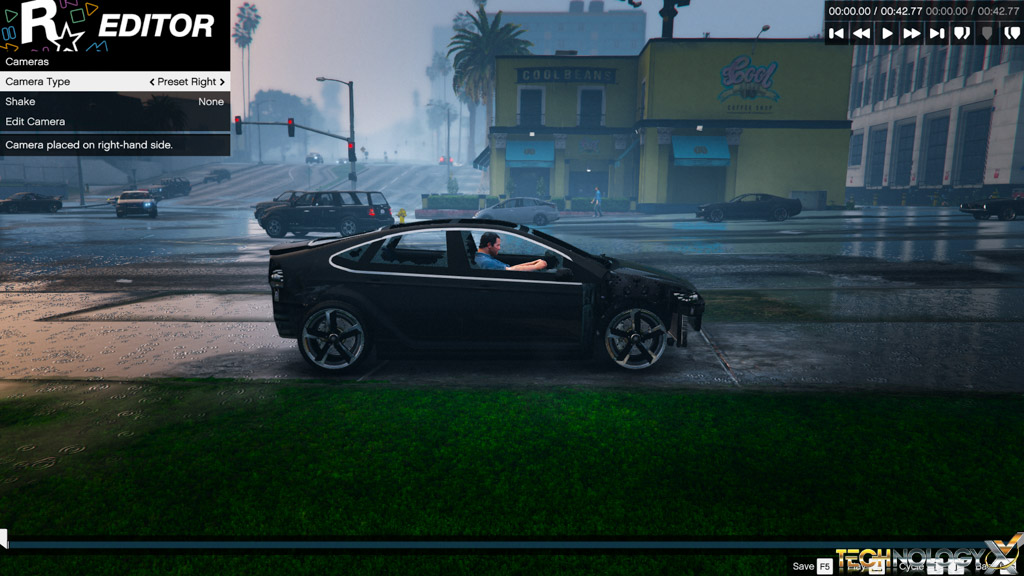Click the left arrow beside Preset Right
Viewport: 1024px width, 576px height.
click(x=152, y=82)
